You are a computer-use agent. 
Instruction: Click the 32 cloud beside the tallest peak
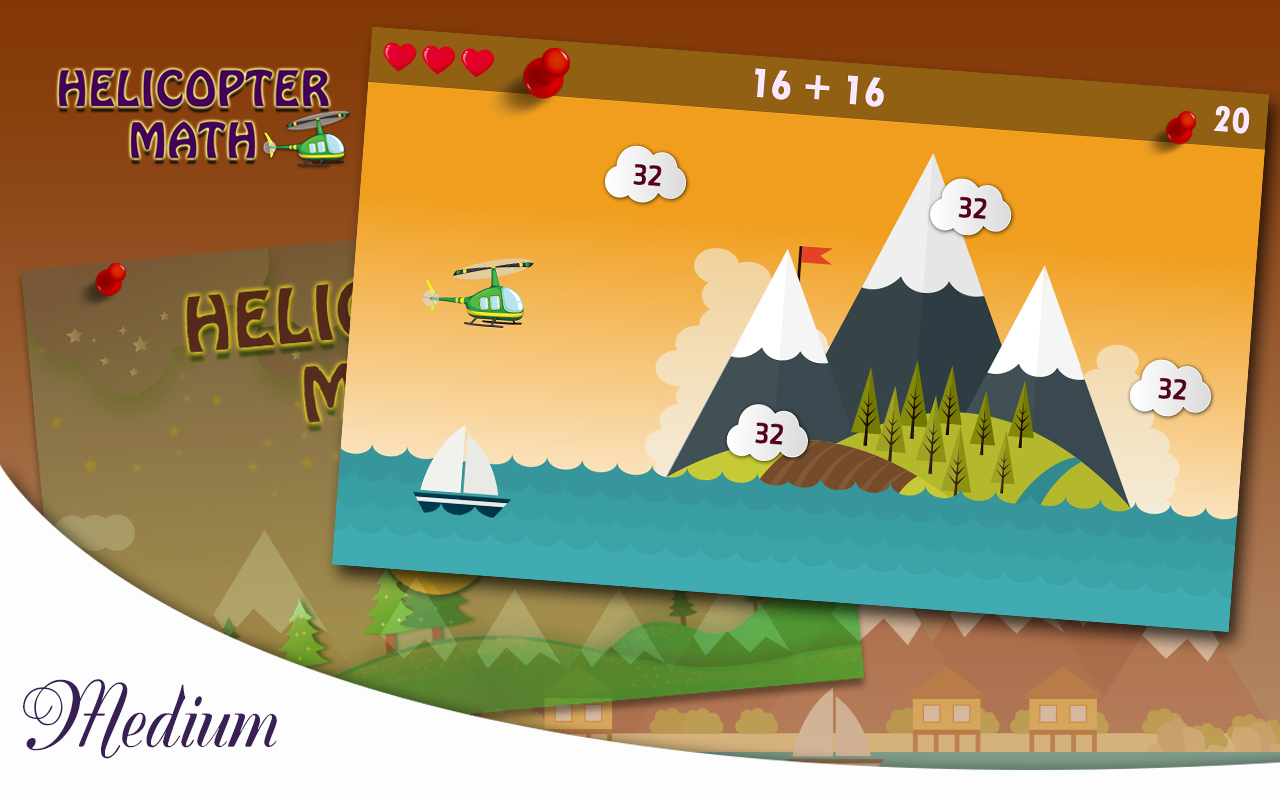click(969, 209)
